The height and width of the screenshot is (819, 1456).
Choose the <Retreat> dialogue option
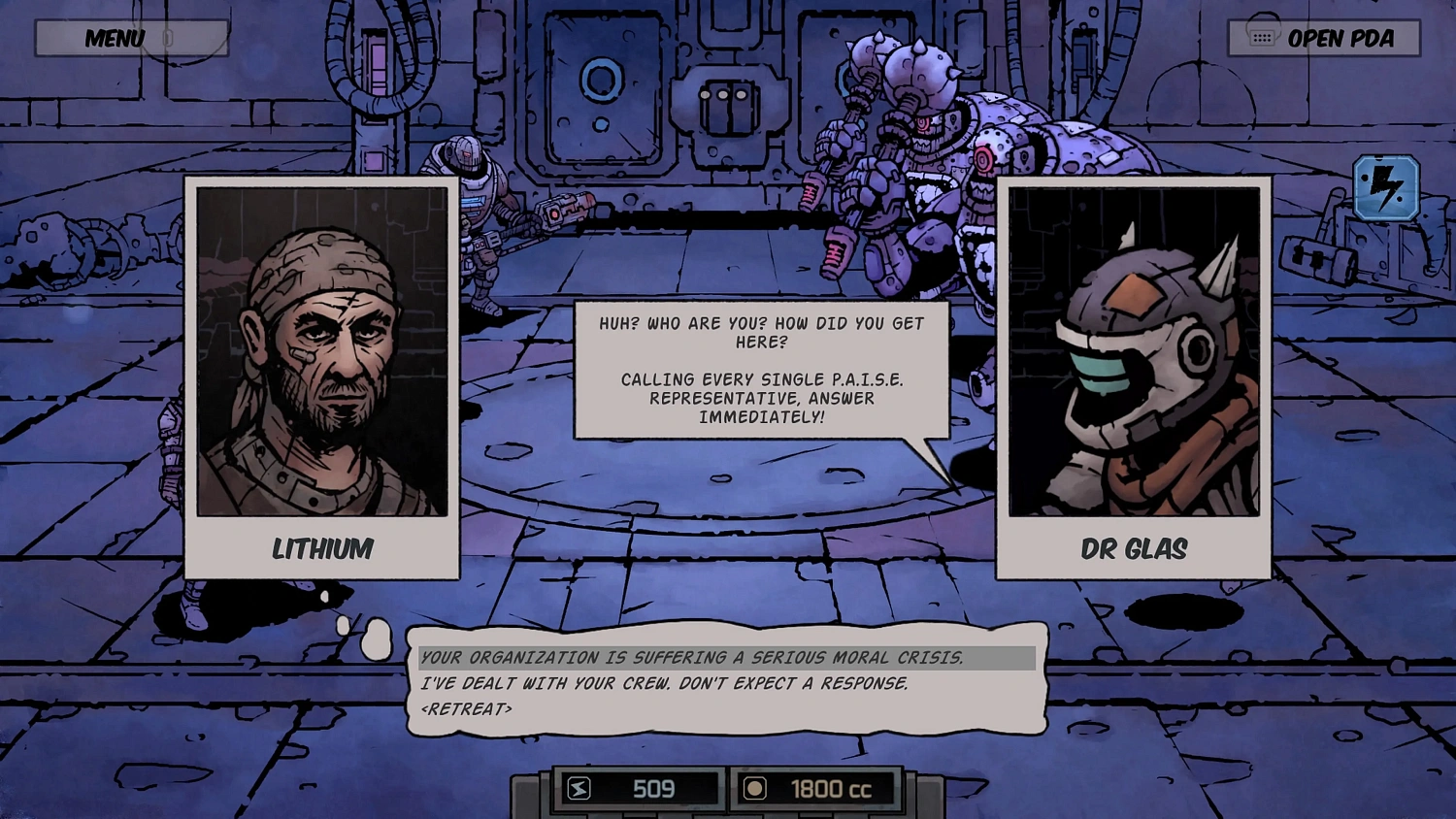[x=469, y=710]
